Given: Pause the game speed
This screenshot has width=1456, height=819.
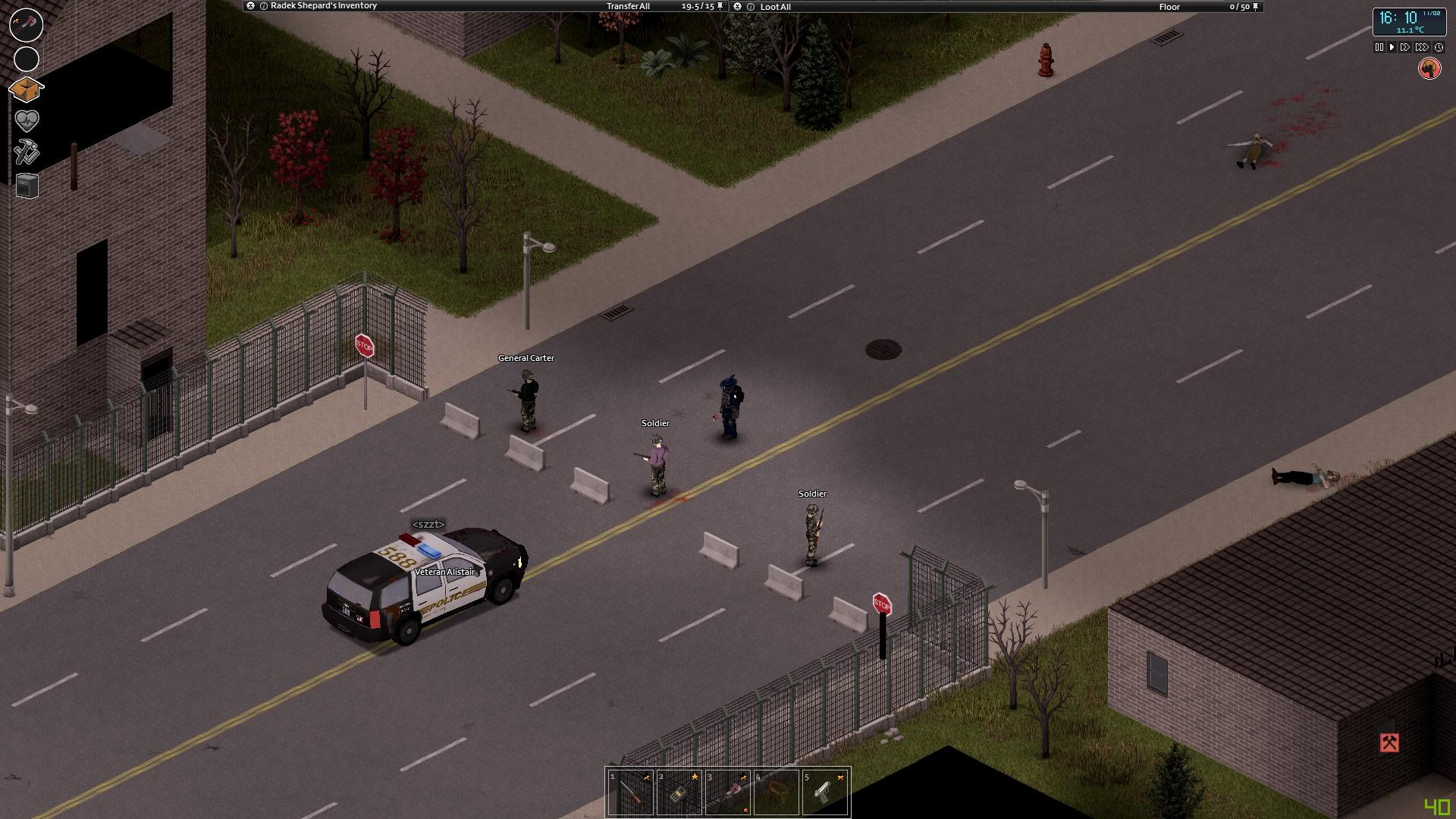Looking at the screenshot, I should tap(1379, 47).
